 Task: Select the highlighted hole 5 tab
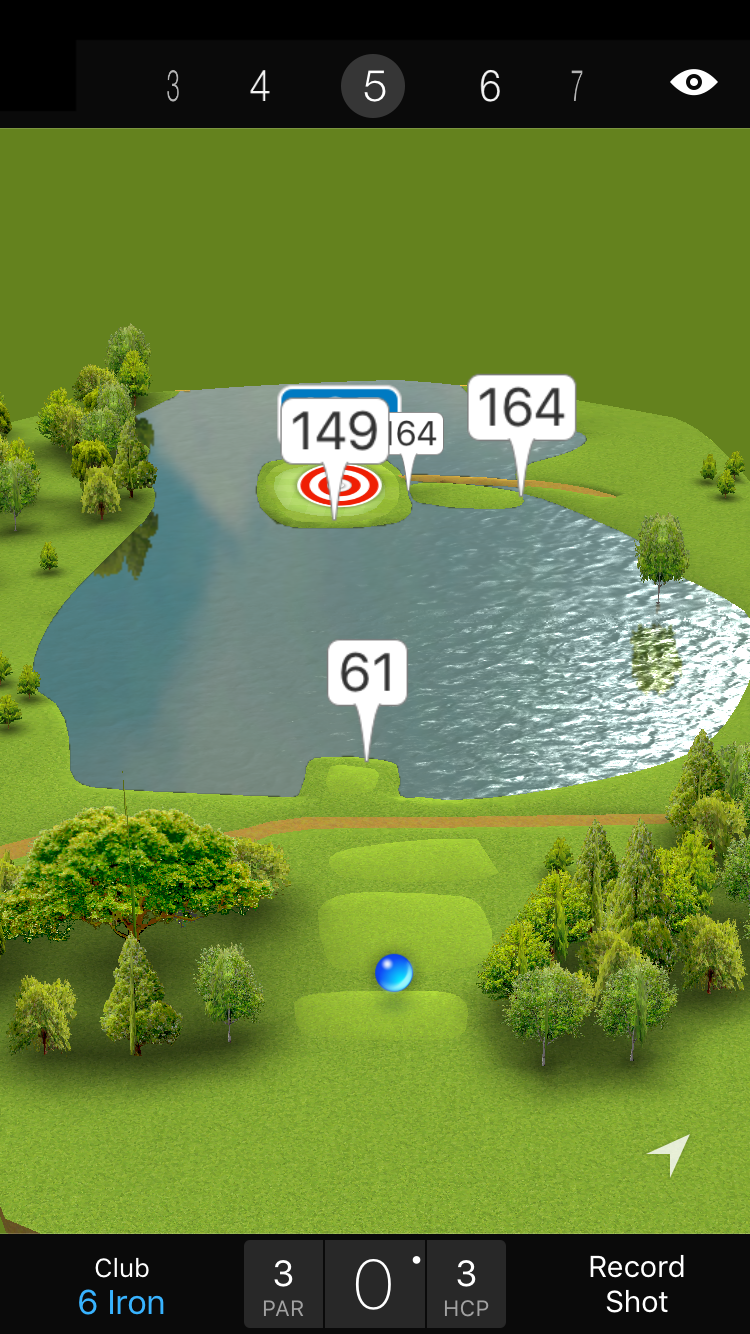coord(373,87)
